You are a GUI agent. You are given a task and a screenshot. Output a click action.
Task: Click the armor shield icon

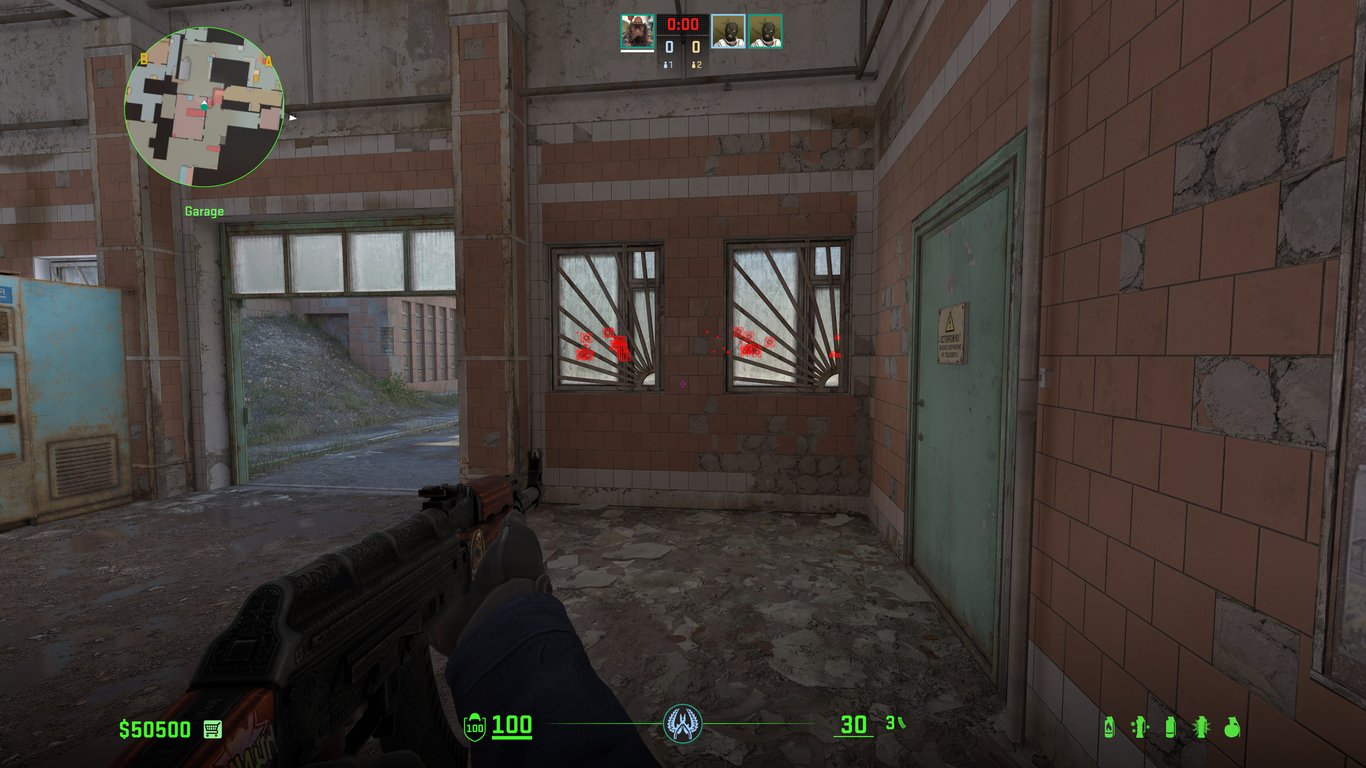point(475,726)
